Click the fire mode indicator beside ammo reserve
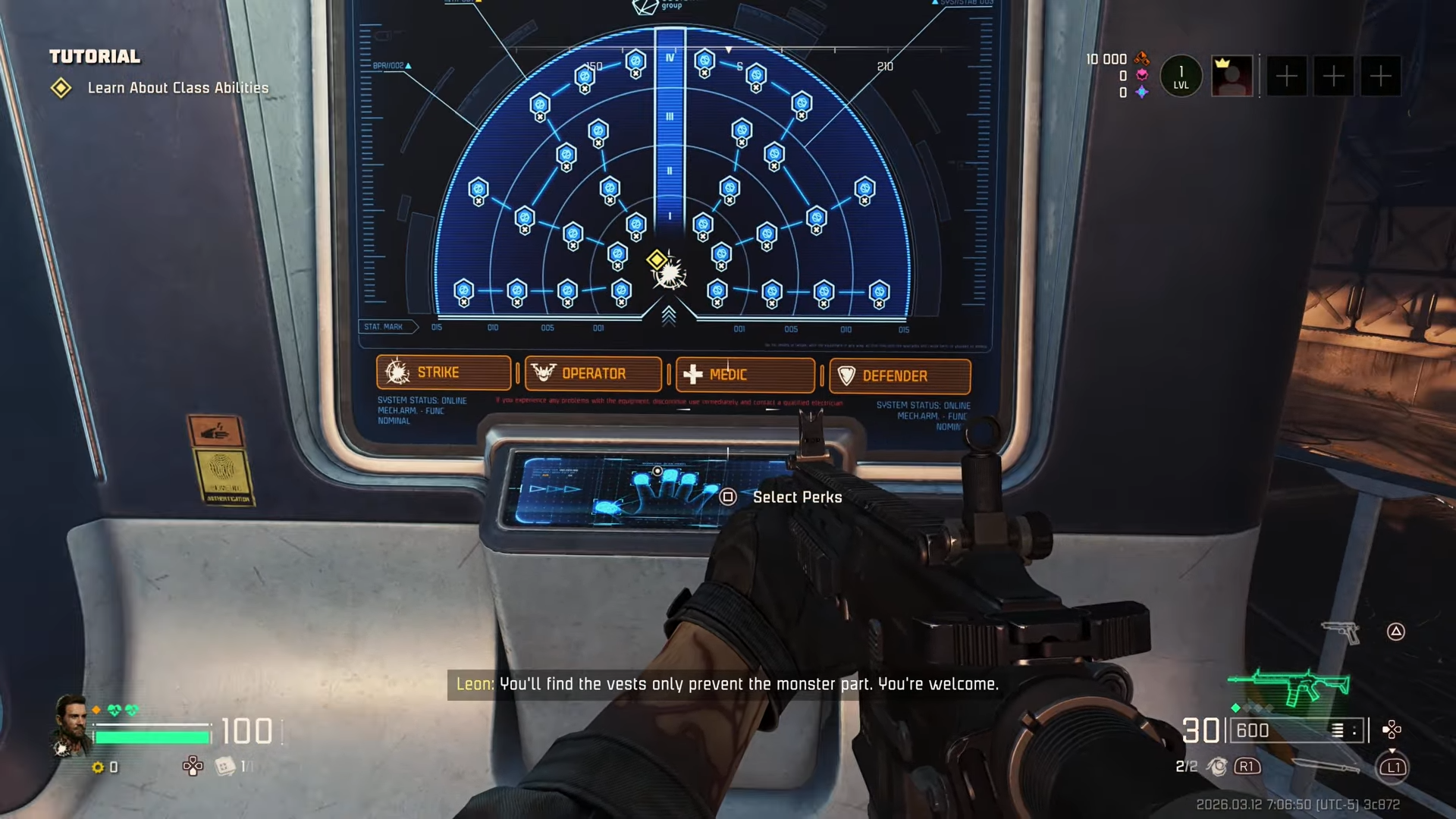Screen dimensions: 1456x819 coord(1345,730)
